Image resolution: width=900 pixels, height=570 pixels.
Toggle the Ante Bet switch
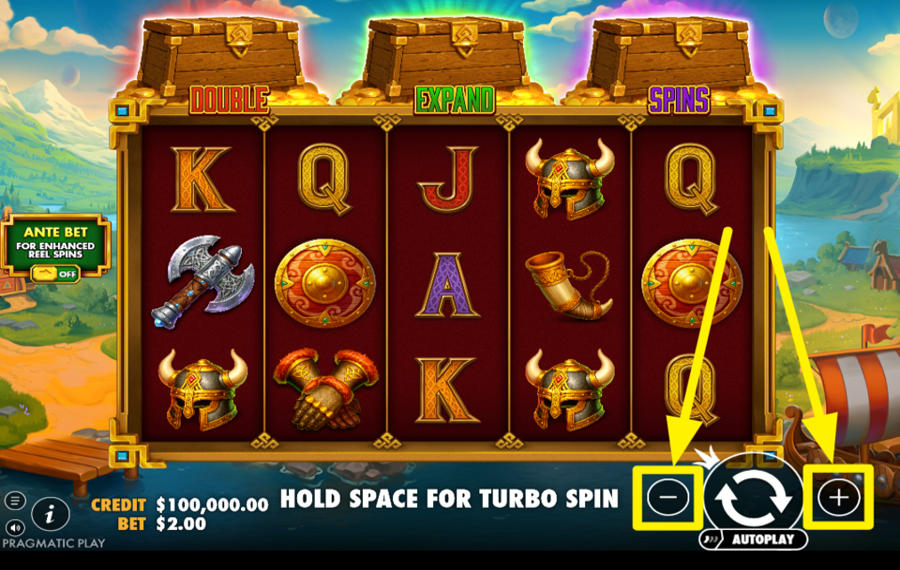coord(55,273)
